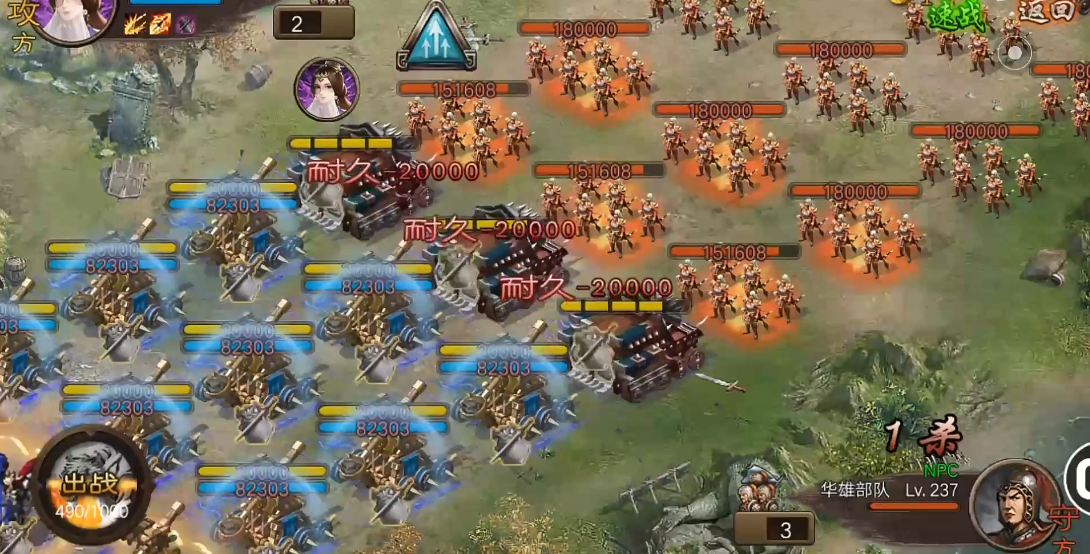Activate 速战 quick battle
1090x554 pixels.
click(x=956, y=15)
